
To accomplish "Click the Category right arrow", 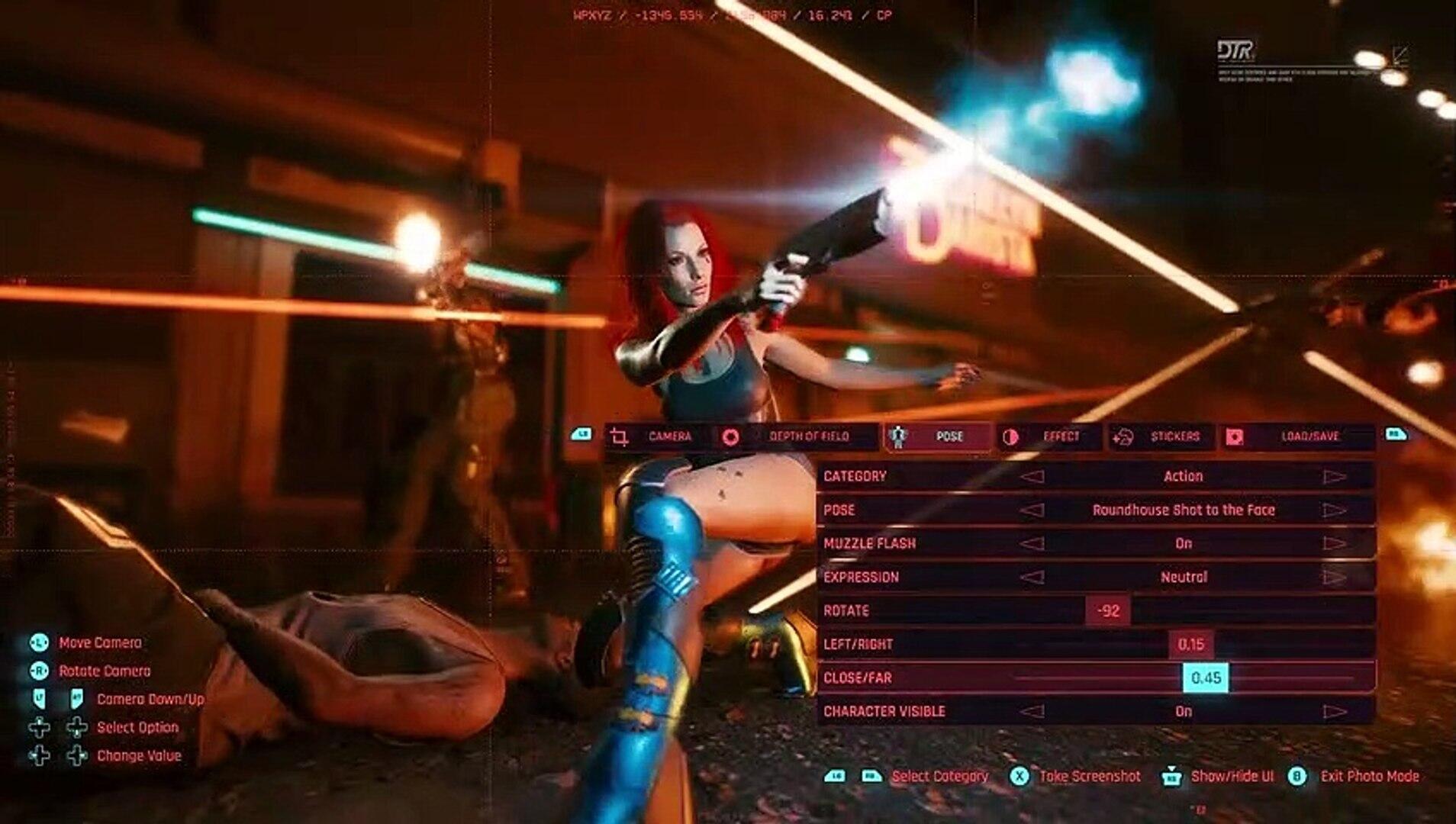I will (1334, 477).
